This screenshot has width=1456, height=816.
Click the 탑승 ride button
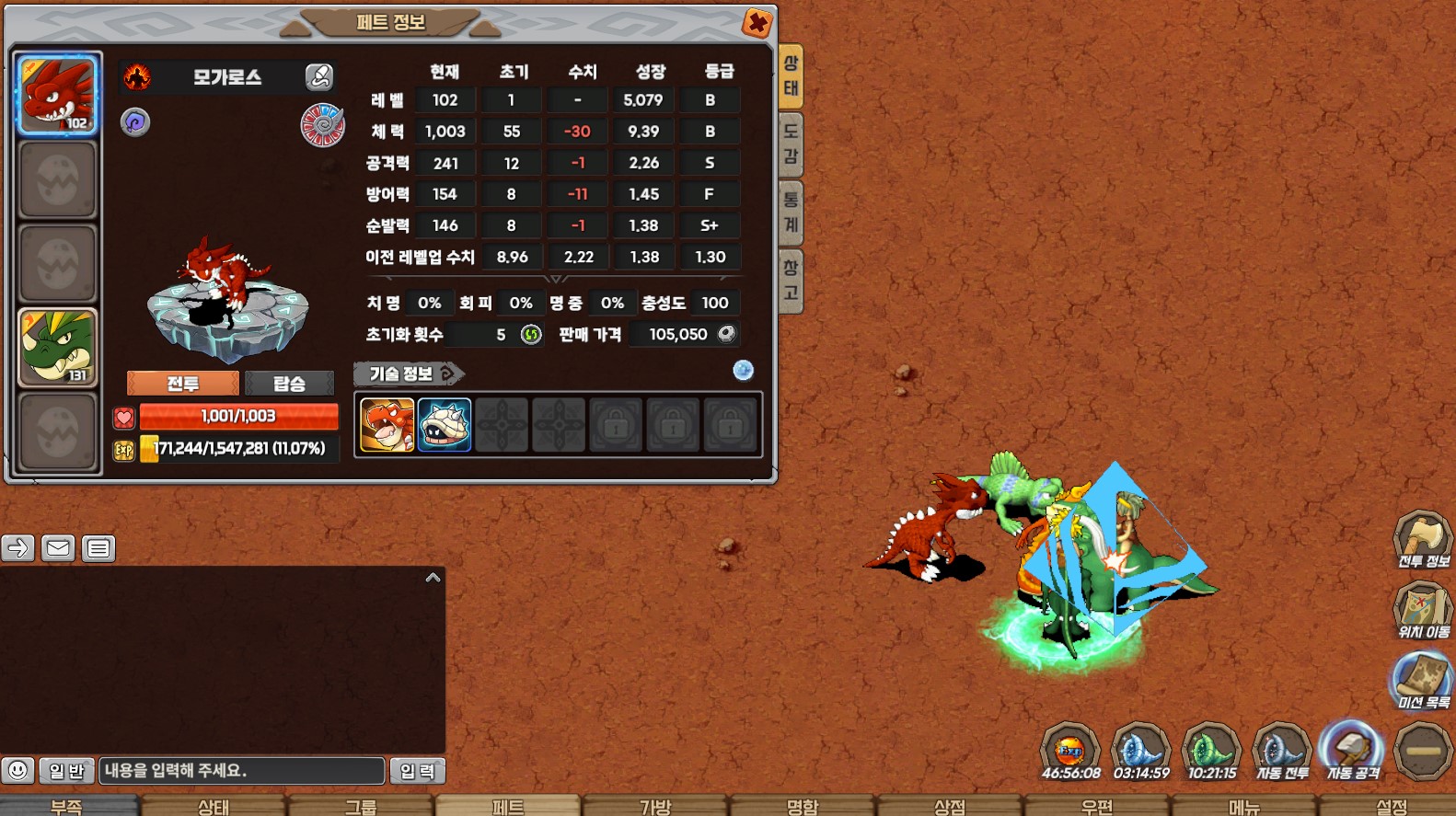[x=289, y=384]
